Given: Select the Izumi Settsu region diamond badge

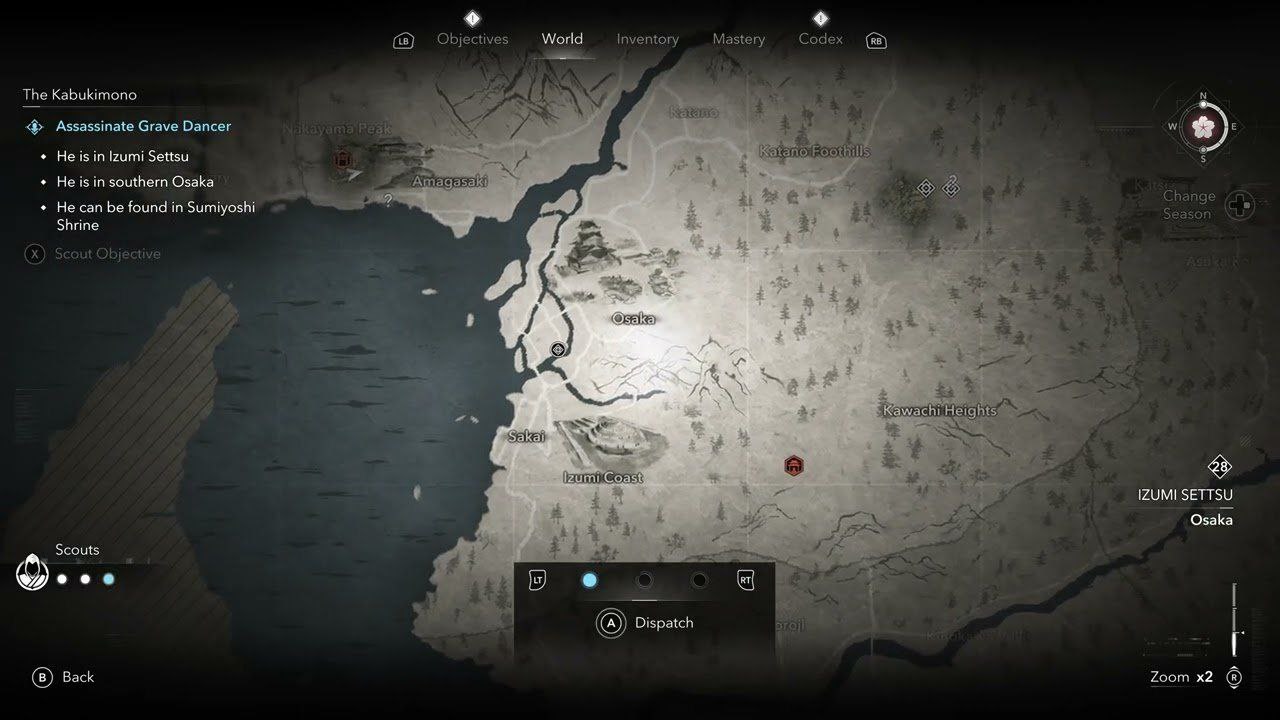Looking at the screenshot, I should (1220, 466).
